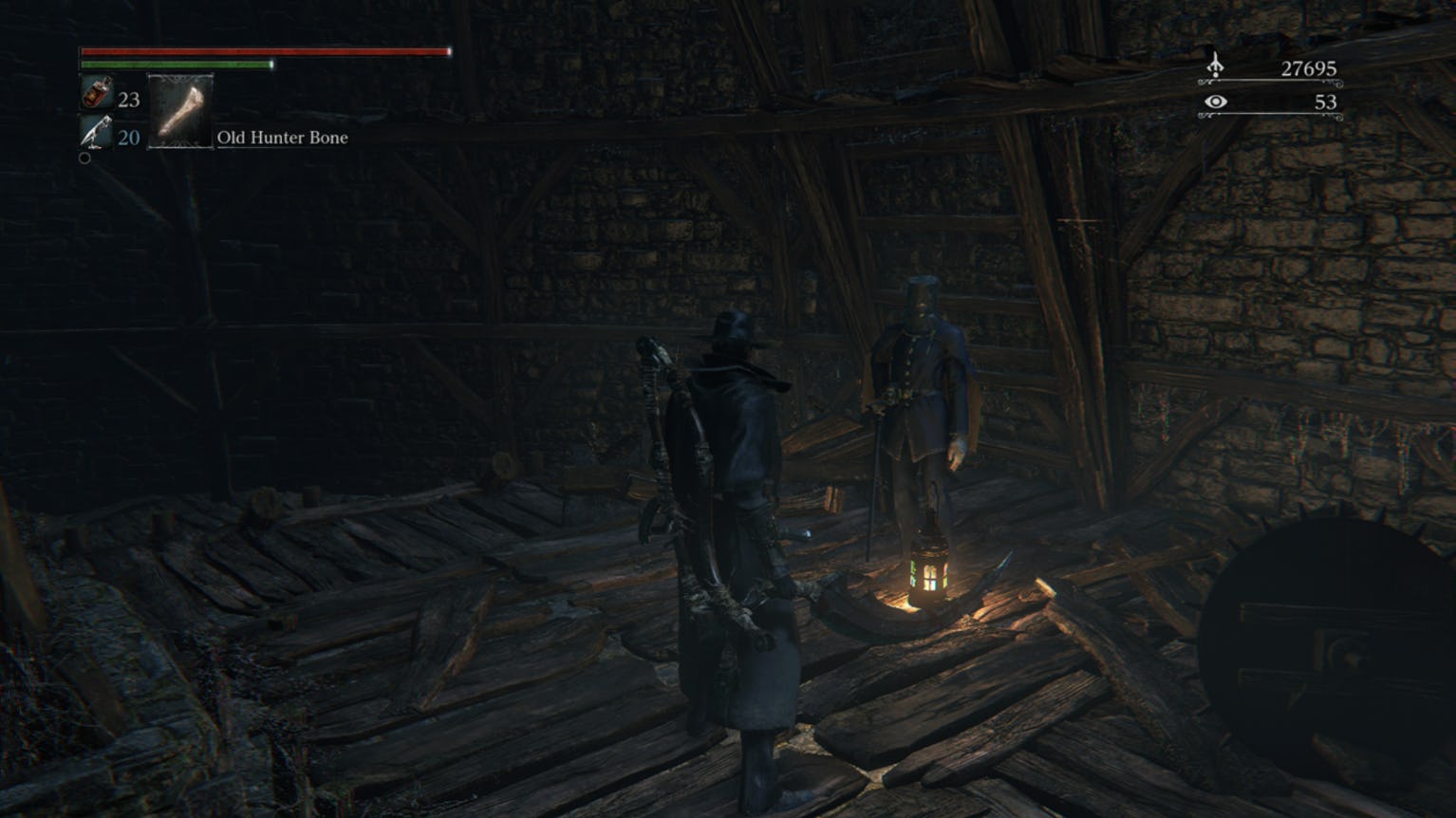The width and height of the screenshot is (1456, 818).
Task: Click the glowing lantern beside the hunter
Action: point(931,567)
